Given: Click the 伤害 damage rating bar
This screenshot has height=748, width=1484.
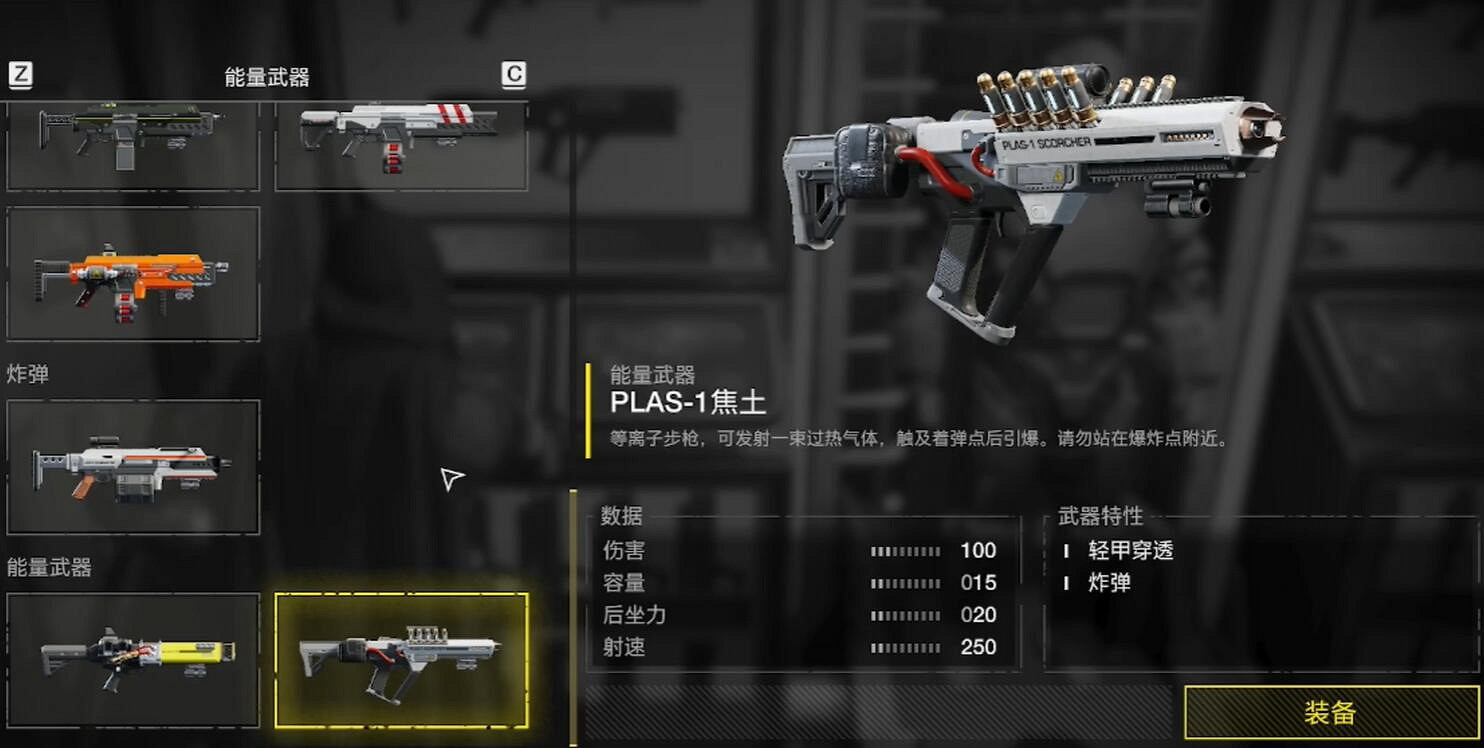Looking at the screenshot, I should point(908,551).
